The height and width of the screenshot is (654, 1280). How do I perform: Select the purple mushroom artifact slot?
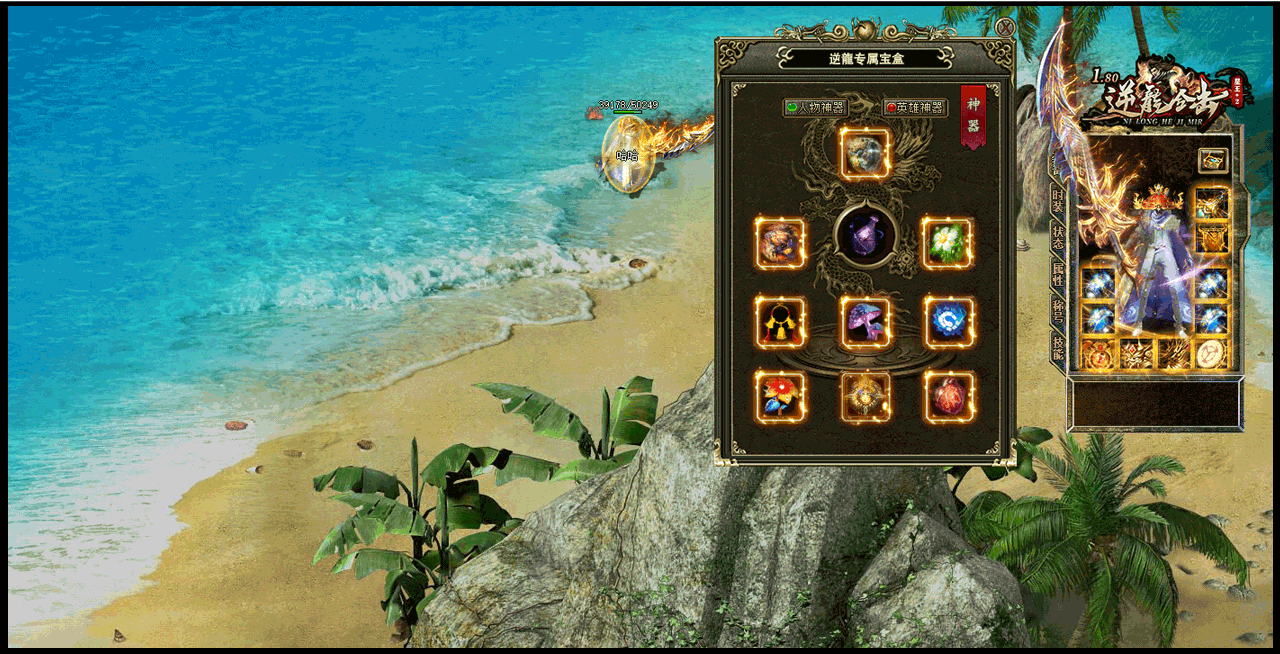[x=865, y=322]
